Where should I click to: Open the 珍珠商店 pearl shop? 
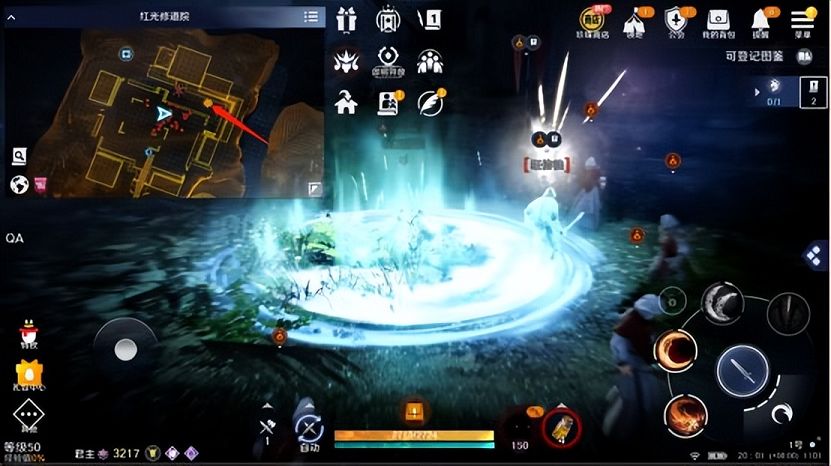tap(594, 20)
